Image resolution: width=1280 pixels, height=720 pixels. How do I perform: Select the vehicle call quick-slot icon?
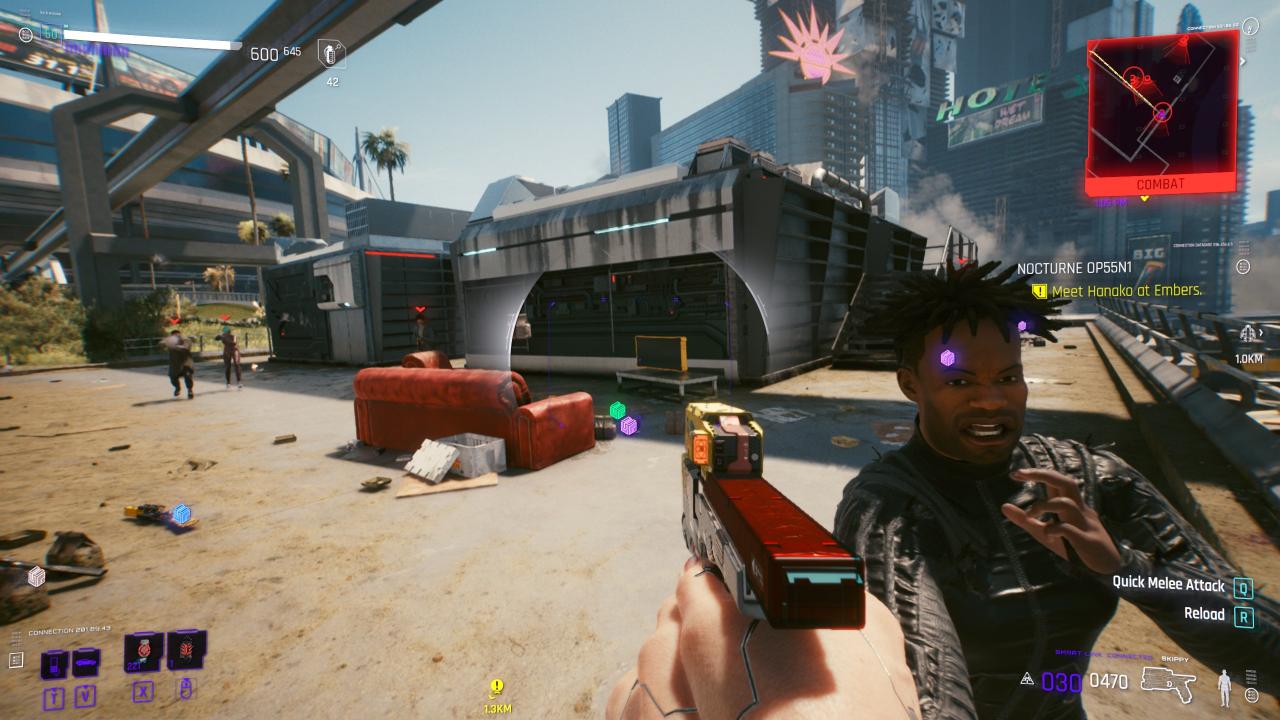tap(86, 662)
